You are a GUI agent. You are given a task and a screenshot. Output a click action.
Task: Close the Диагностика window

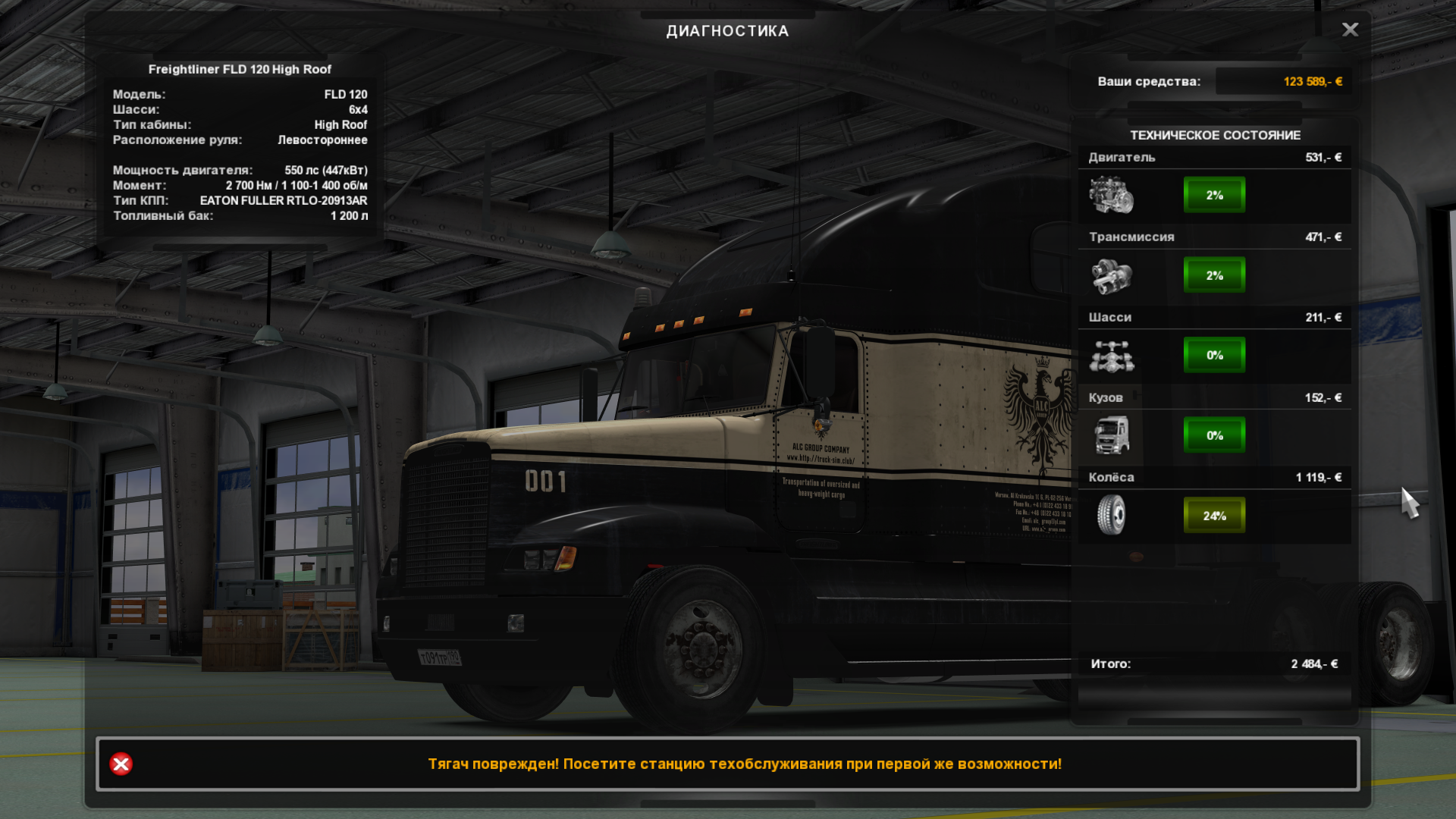tap(1350, 30)
